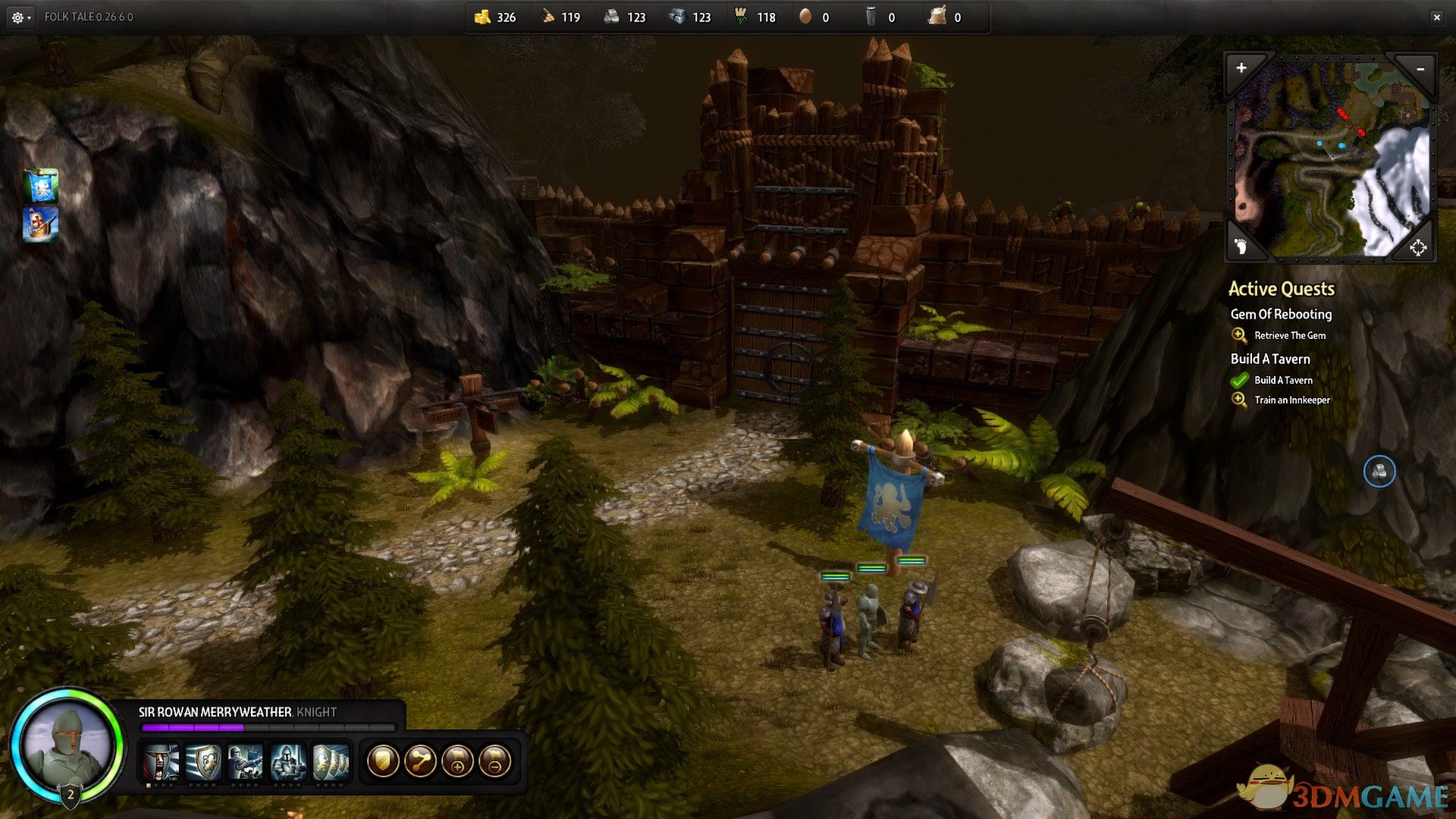
Task: Click the gold shield stance button
Action: 383,761
